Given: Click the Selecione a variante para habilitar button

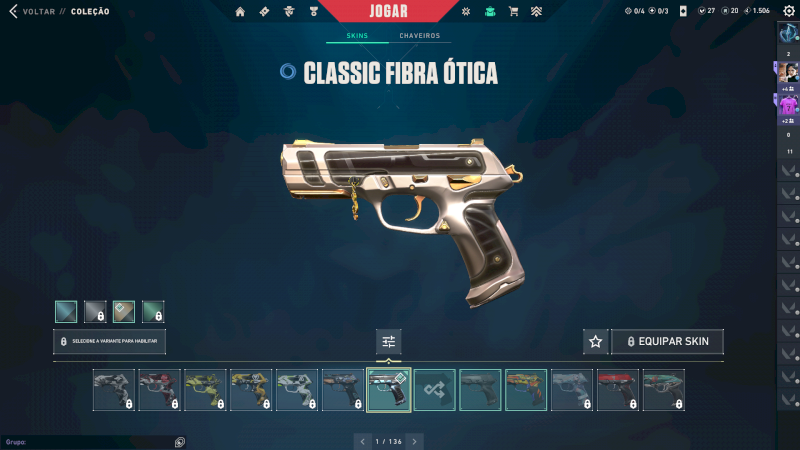Looking at the screenshot, I should (x=109, y=341).
